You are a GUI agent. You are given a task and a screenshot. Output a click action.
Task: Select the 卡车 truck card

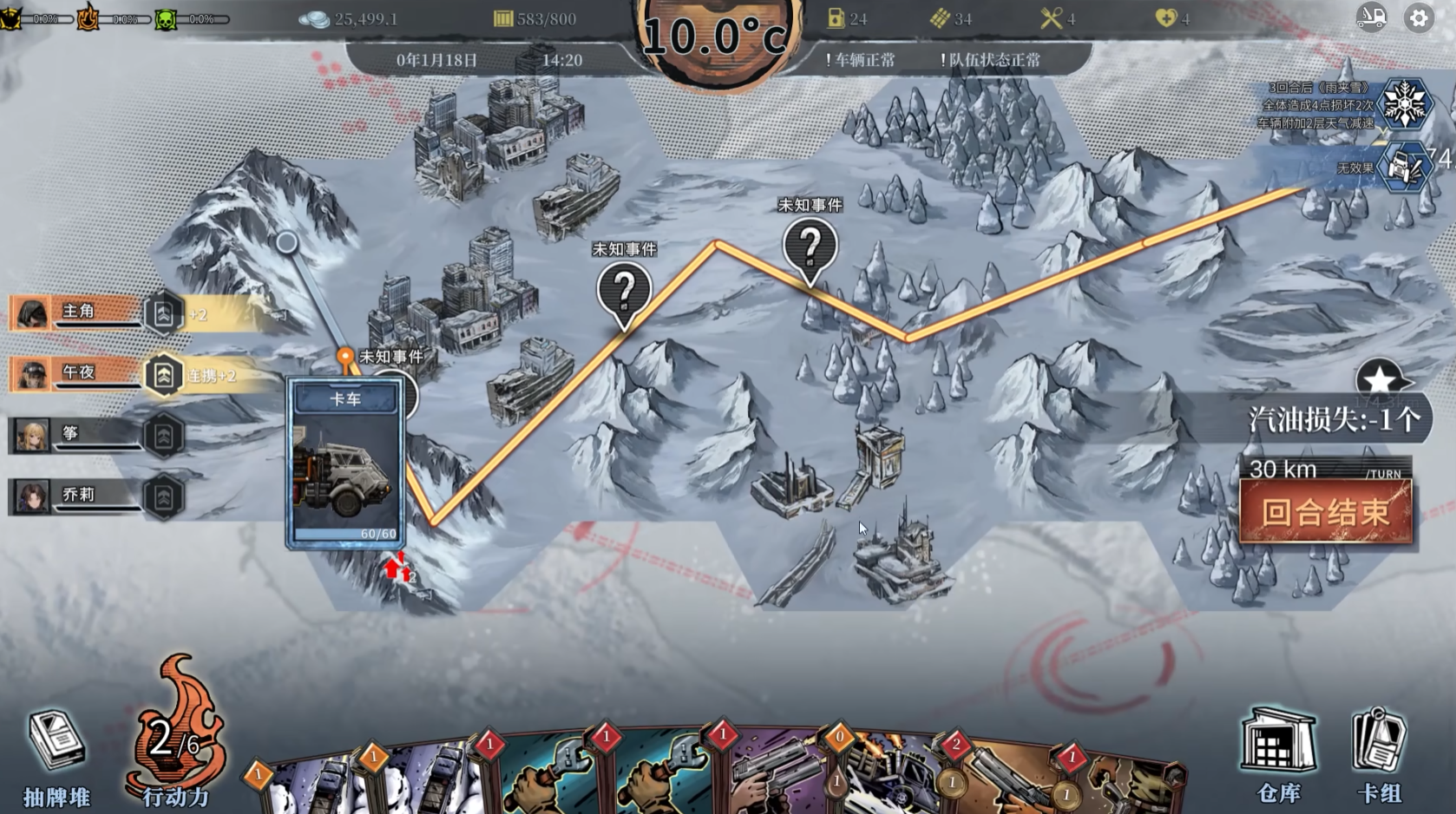tap(345, 463)
